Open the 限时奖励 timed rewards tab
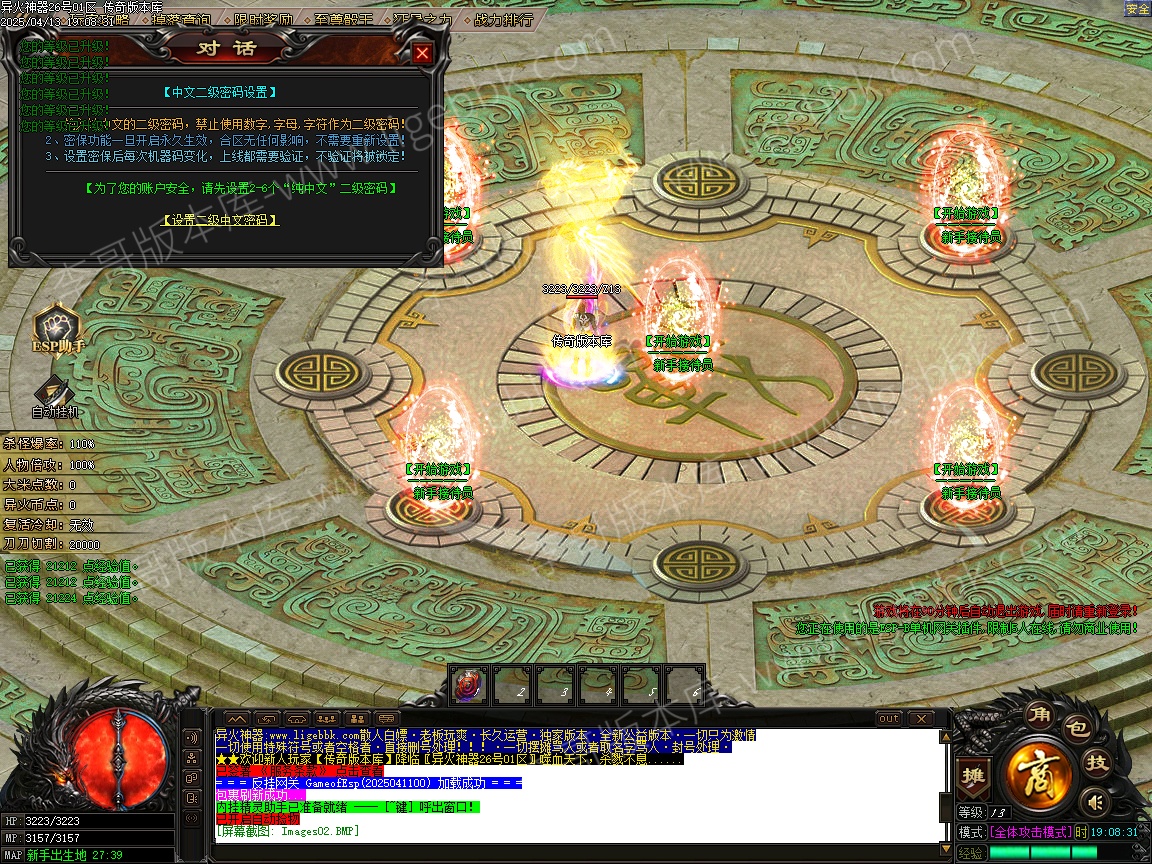 [x=264, y=19]
